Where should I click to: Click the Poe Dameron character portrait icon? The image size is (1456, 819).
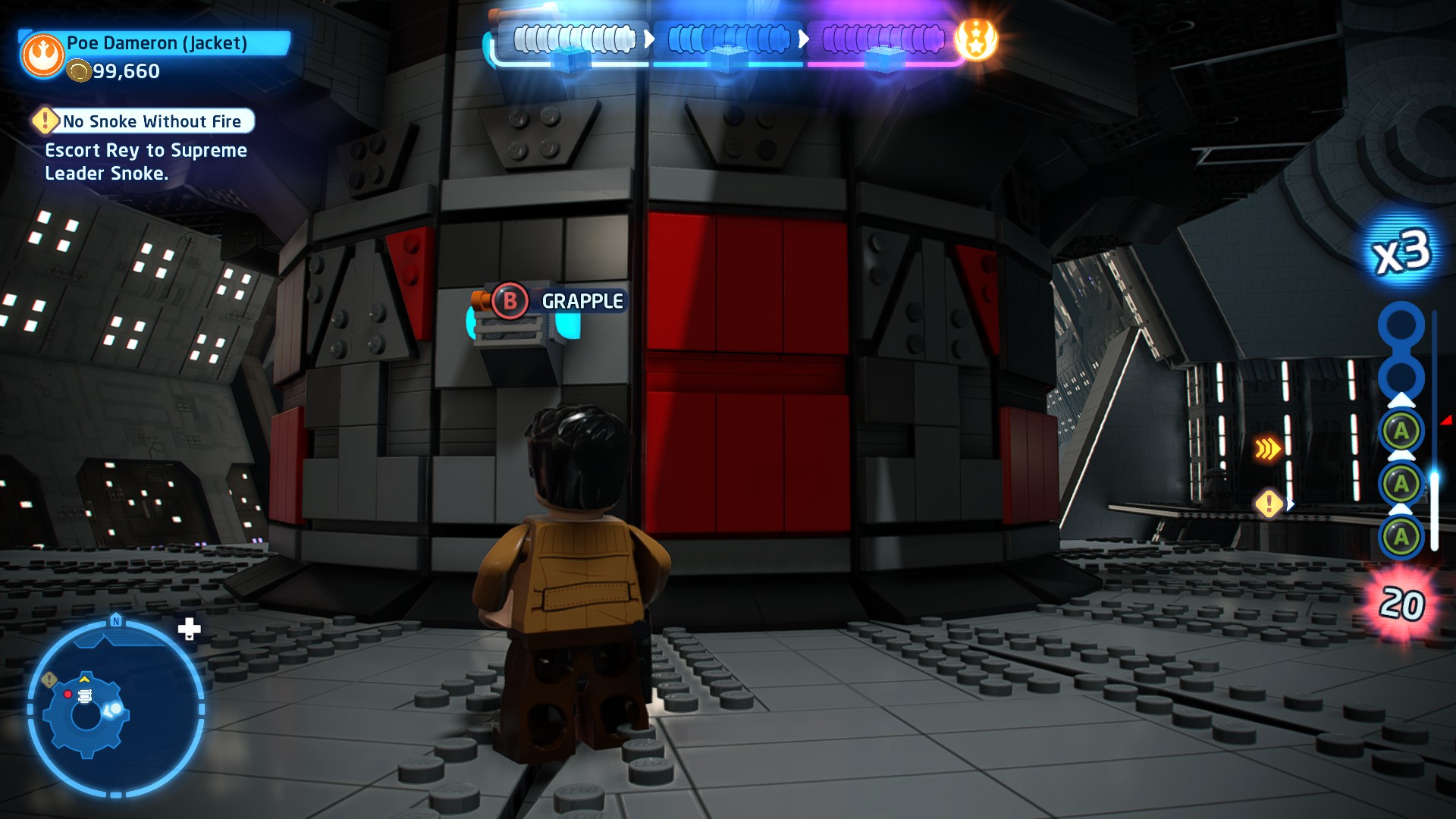43,55
